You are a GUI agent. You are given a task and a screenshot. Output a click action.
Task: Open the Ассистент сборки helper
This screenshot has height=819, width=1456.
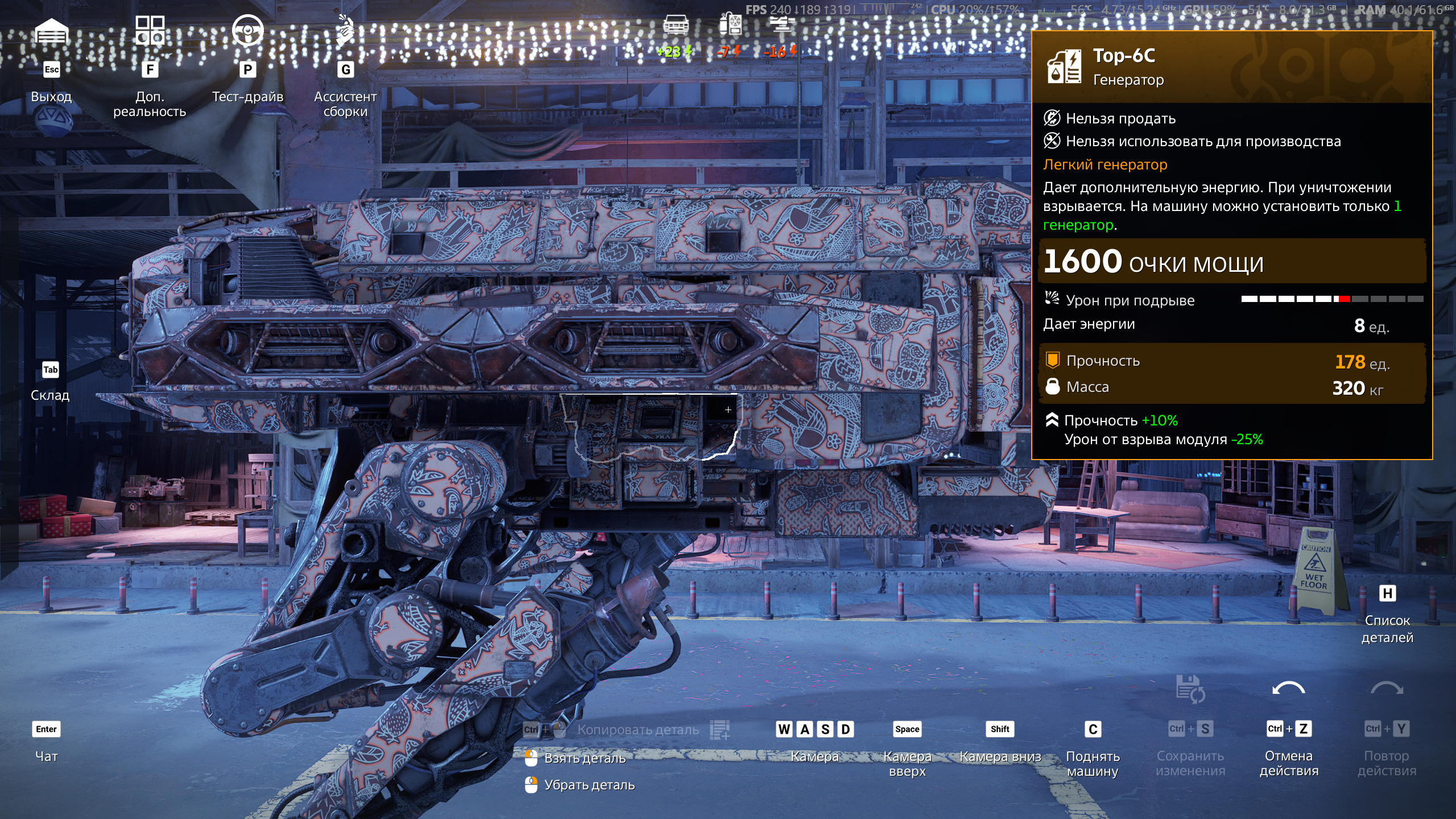click(345, 31)
